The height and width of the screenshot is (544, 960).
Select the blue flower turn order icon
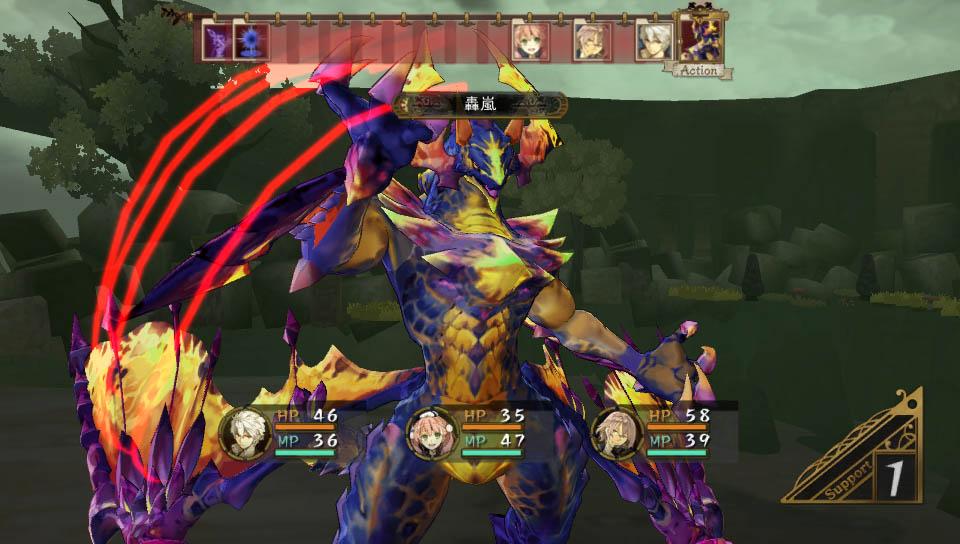click(x=249, y=42)
